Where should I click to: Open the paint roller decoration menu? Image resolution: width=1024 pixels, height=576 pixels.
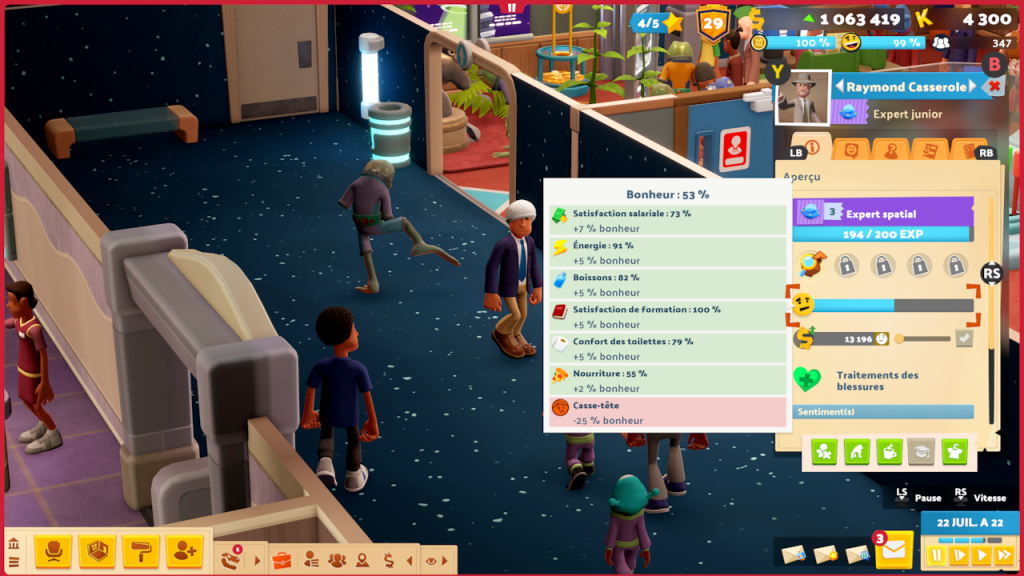[141, 549]
